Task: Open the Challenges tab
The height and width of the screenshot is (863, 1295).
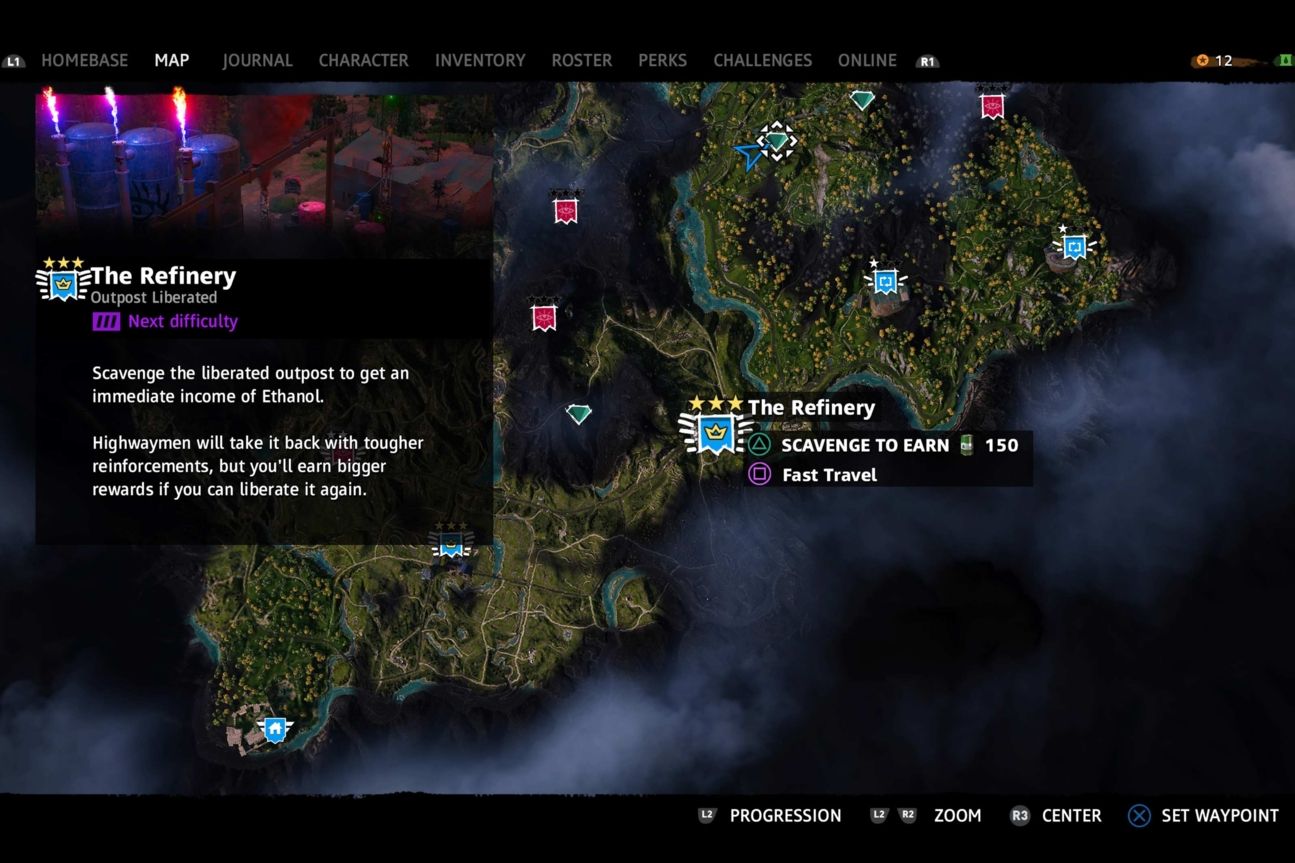Action: [762, 60]
